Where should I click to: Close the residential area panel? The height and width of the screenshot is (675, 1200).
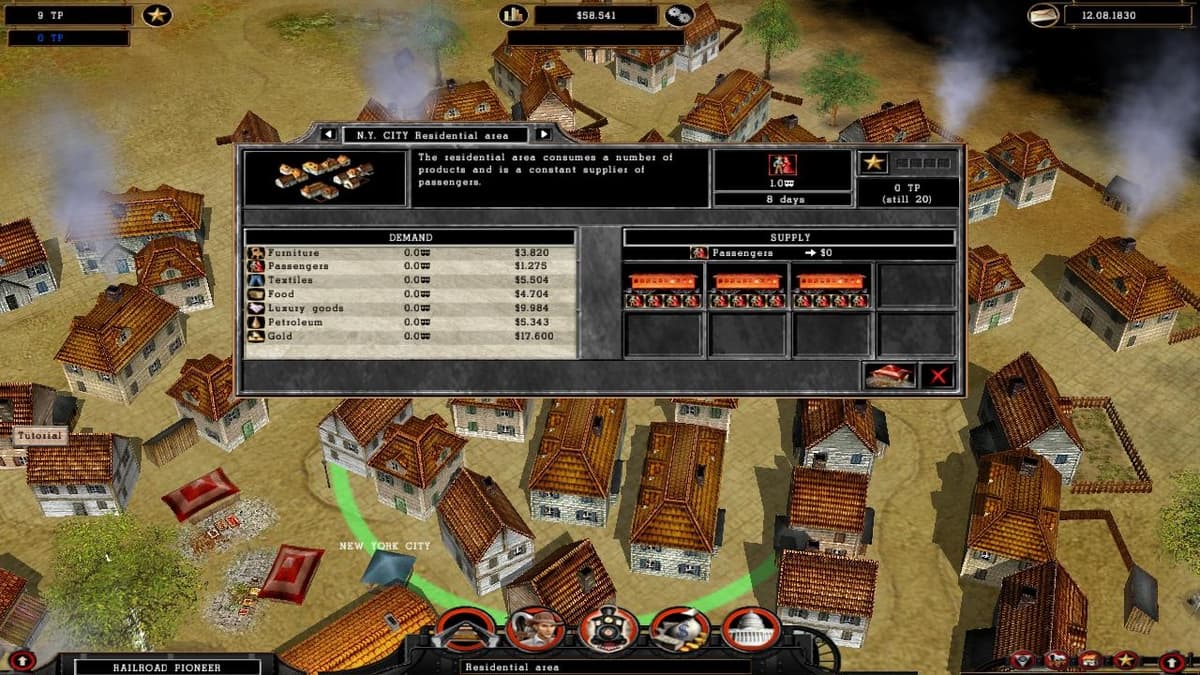pyautogui.click(x=938, y=376)
